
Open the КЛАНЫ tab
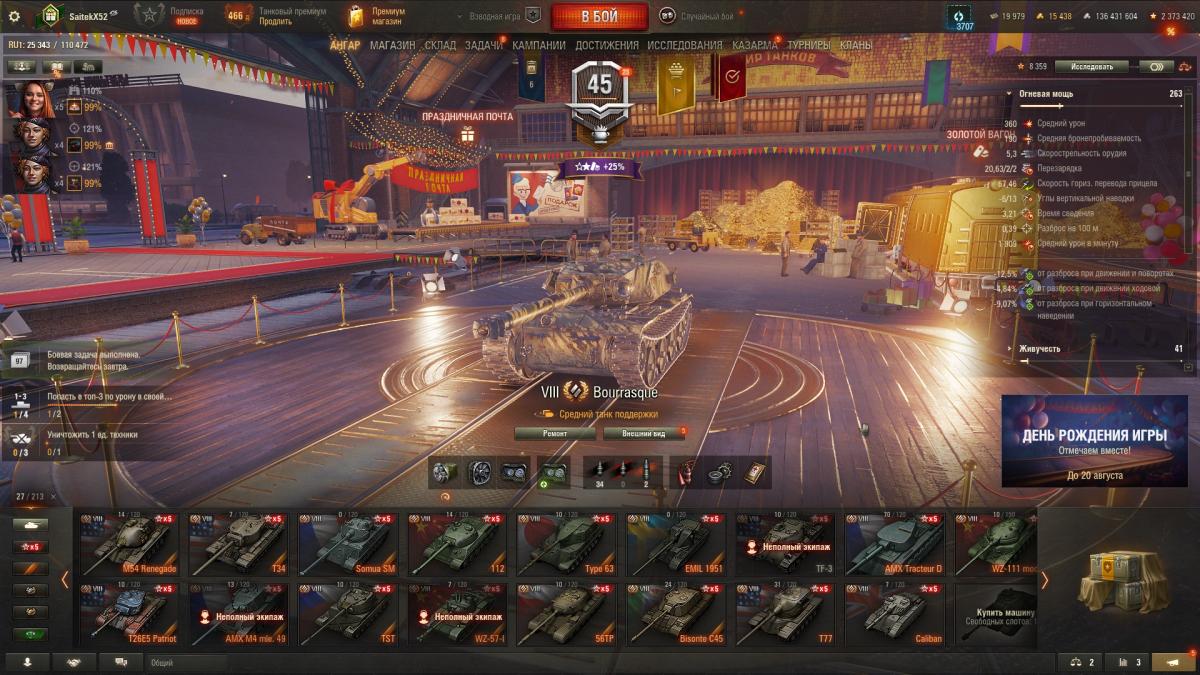(856, 45)
